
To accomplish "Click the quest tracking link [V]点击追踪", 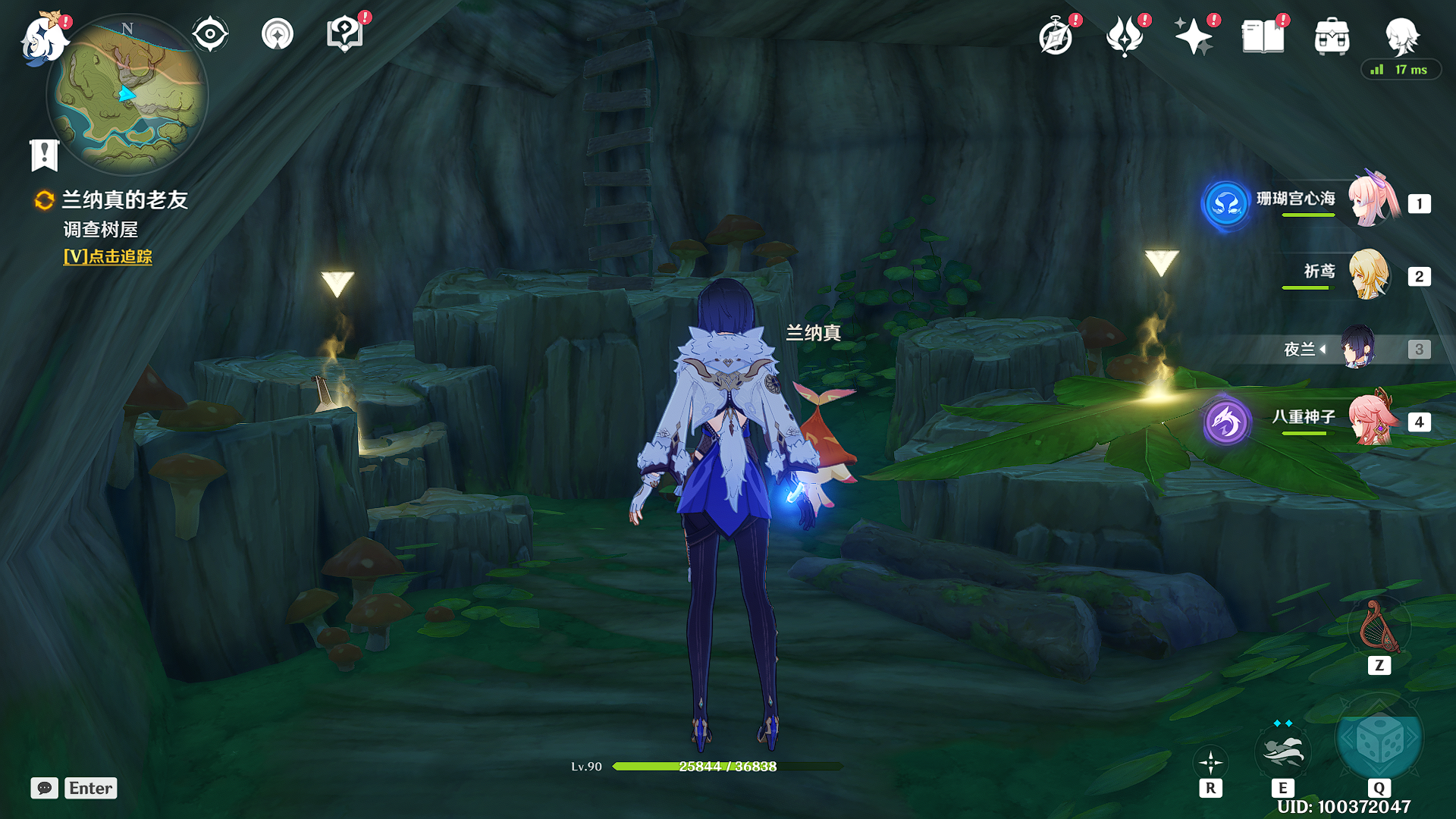I will point(108,257).
